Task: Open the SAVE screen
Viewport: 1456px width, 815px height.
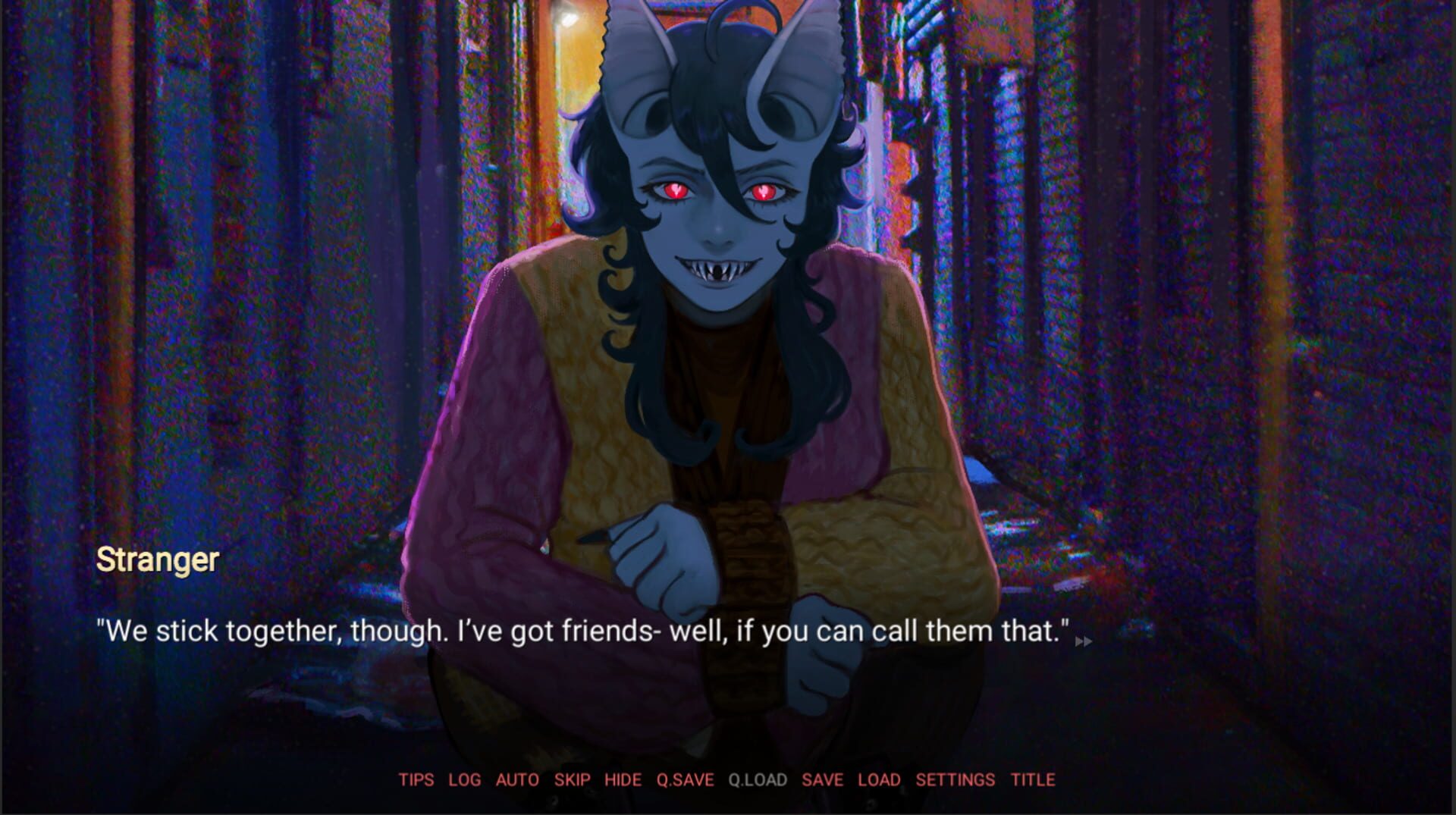Action: (824, 779)
